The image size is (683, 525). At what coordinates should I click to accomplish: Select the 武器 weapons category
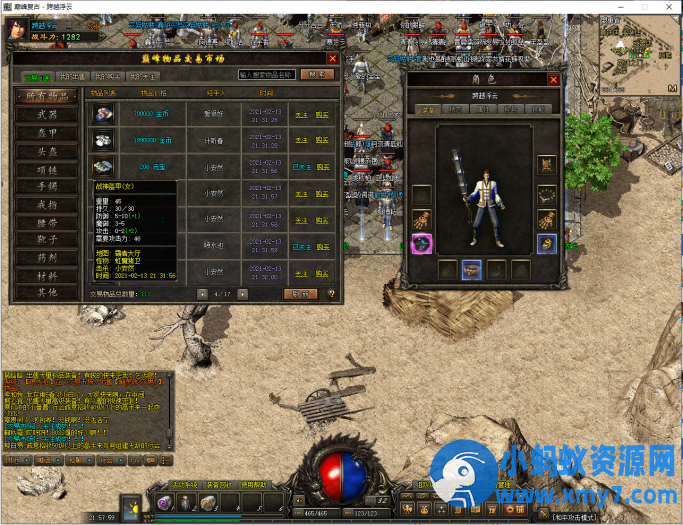click(45, 114)
